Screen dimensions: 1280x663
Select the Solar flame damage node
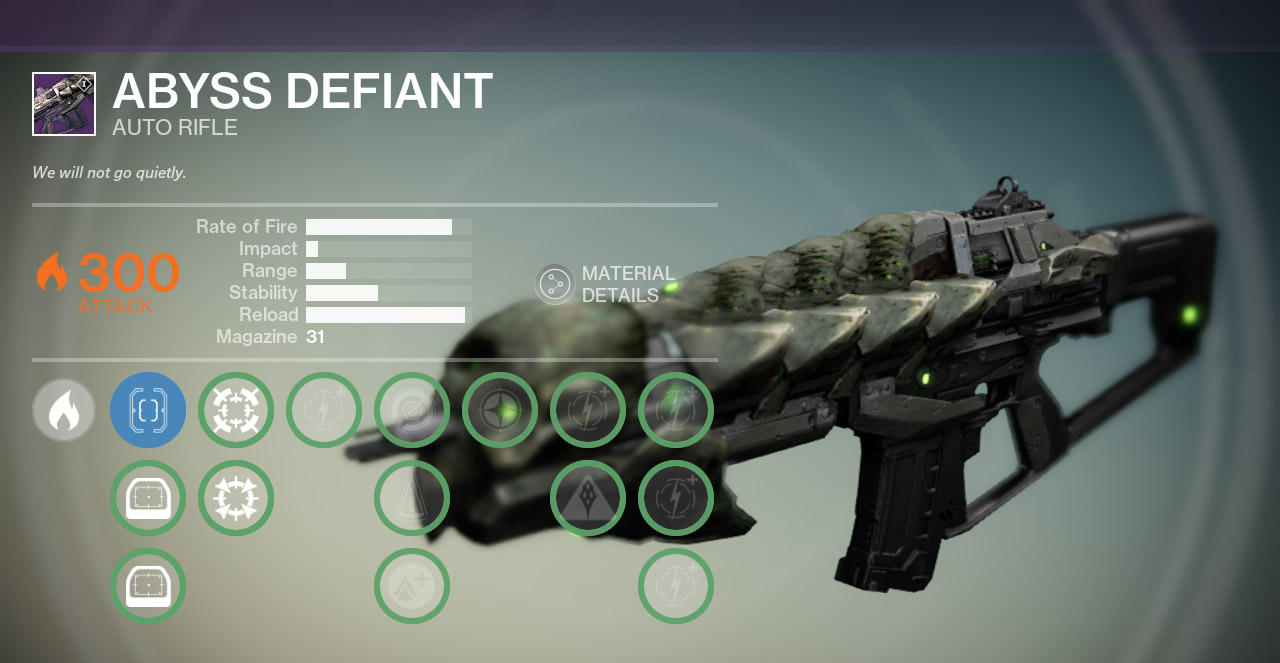tap(64, 410)
